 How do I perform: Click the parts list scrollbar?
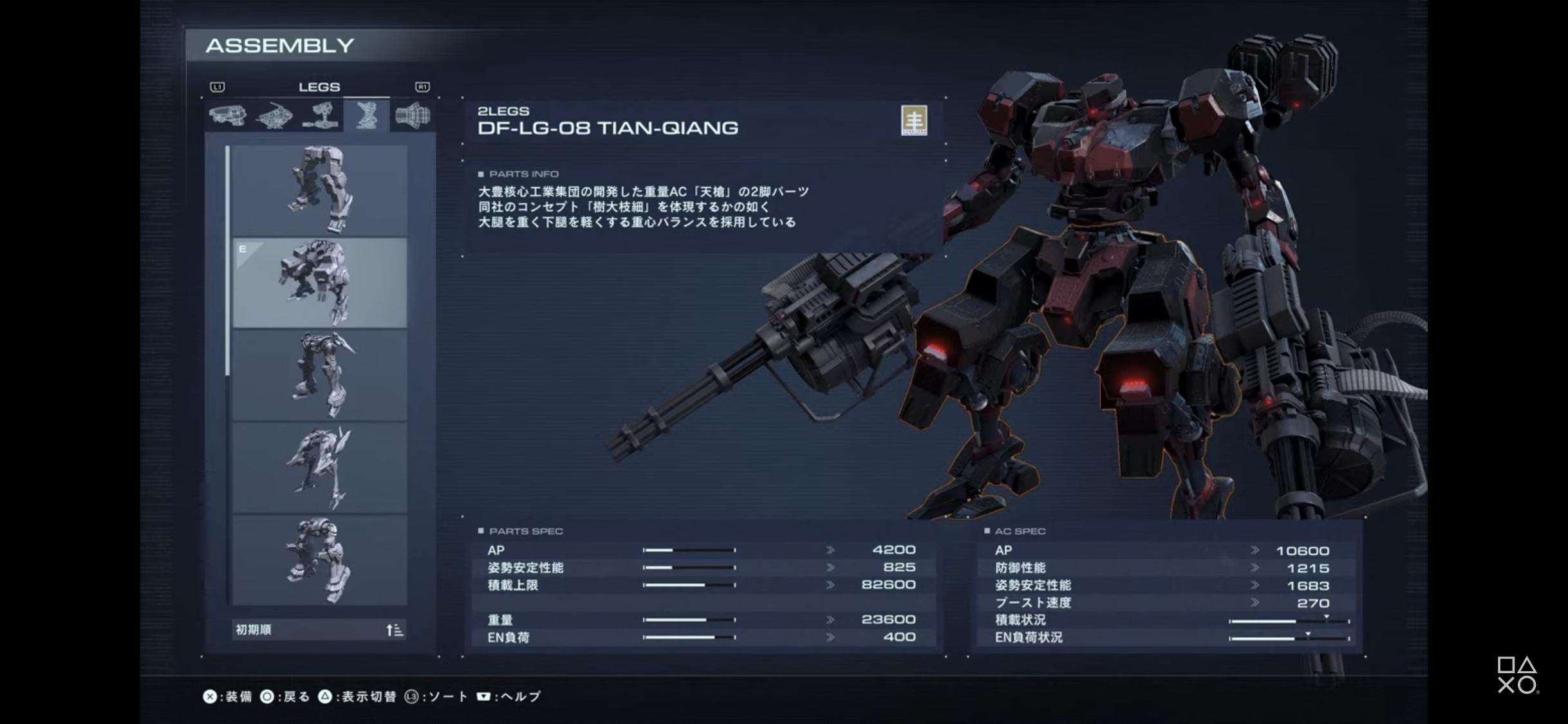point(227,261)
